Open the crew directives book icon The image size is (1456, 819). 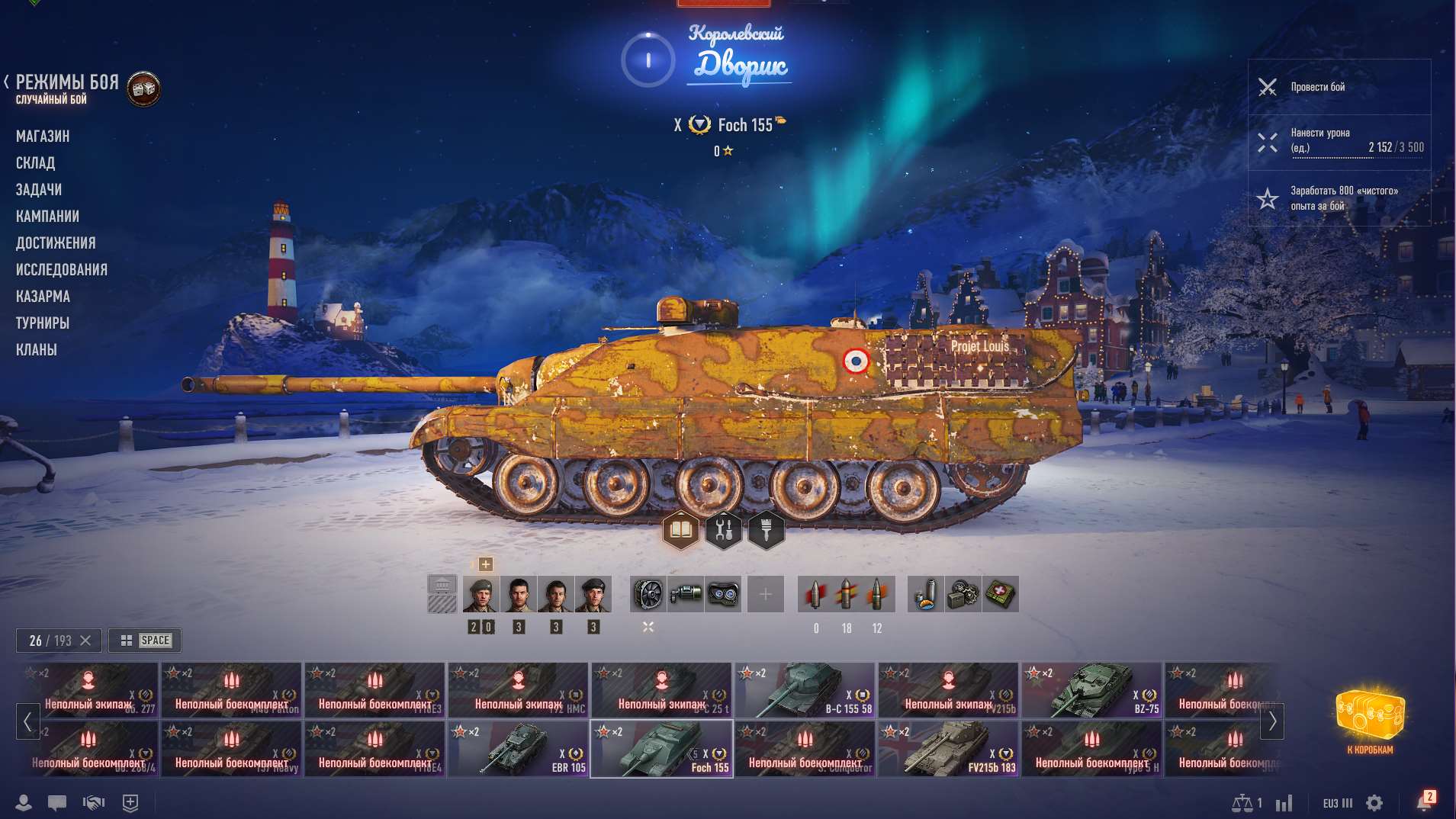683,528
